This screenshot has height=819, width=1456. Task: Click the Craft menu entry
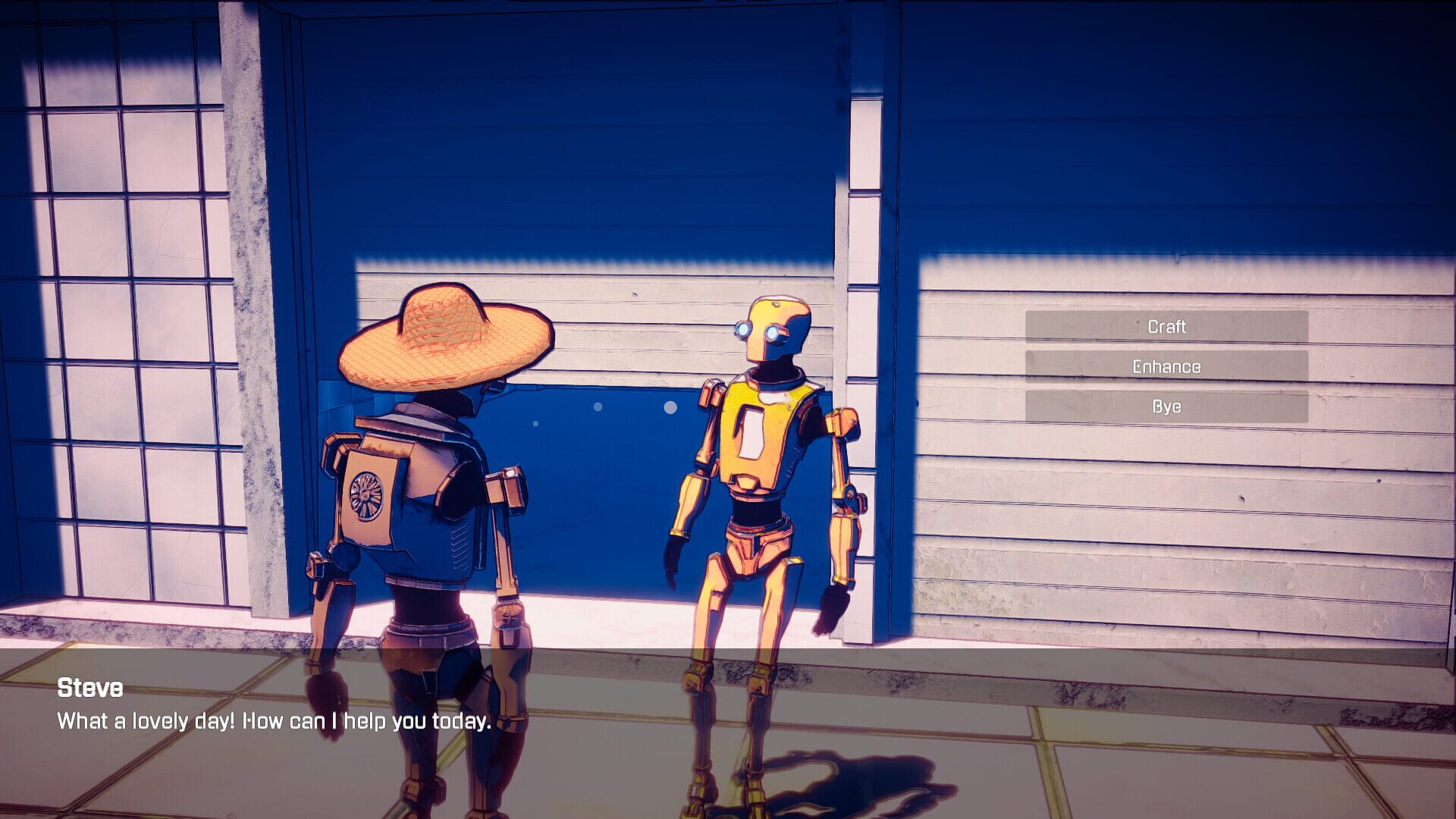pyautogui.click(x=1166, y=326)
